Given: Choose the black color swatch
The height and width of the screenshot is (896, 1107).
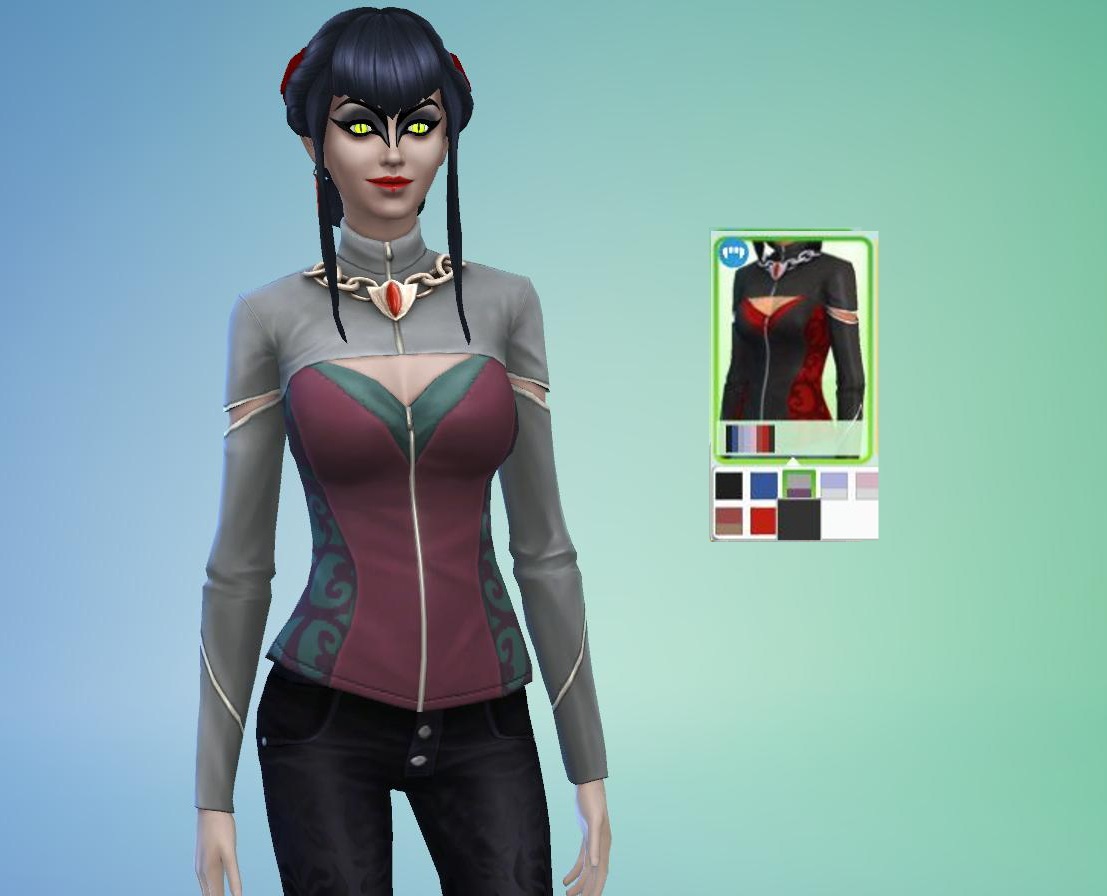Looking at the screenshot, I should tap(728, 486).
